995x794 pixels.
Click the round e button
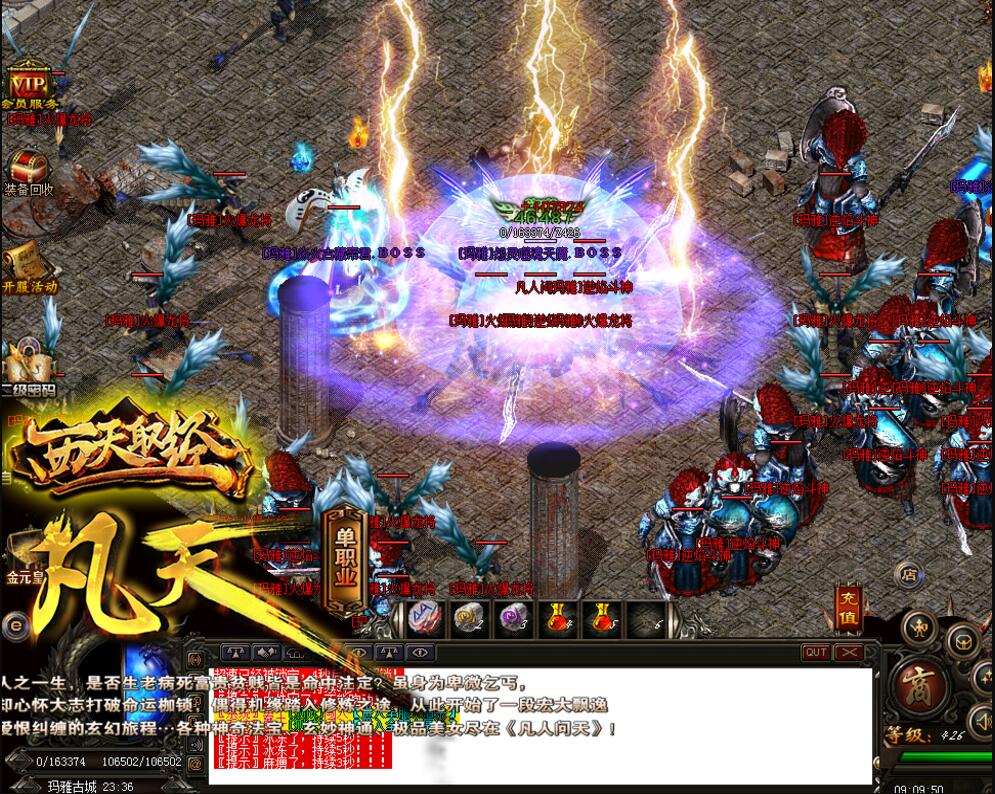click(x=14, y=627)
